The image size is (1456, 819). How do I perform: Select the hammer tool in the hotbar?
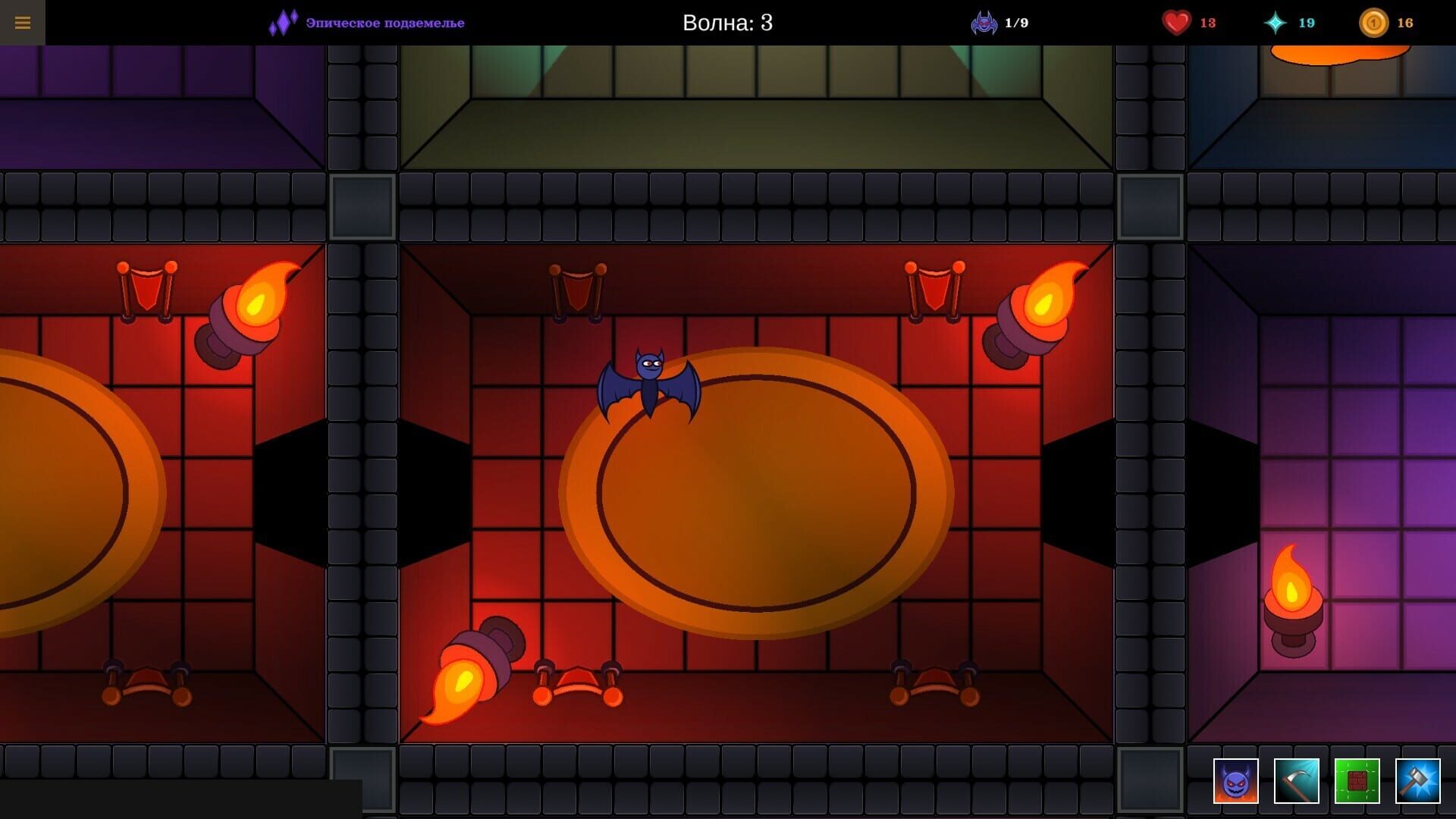pyautogui.click(x=1419, y=780)
